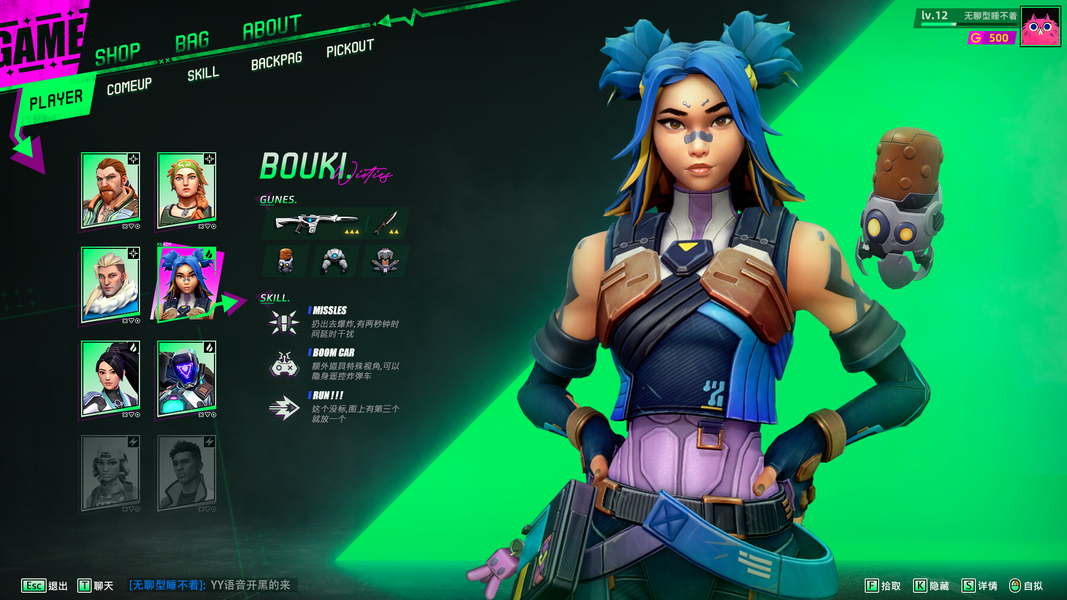This screenshot has height=600, width=1067.
Task: Switch to the SKILL sub-tab
Action: pos(203,74)
